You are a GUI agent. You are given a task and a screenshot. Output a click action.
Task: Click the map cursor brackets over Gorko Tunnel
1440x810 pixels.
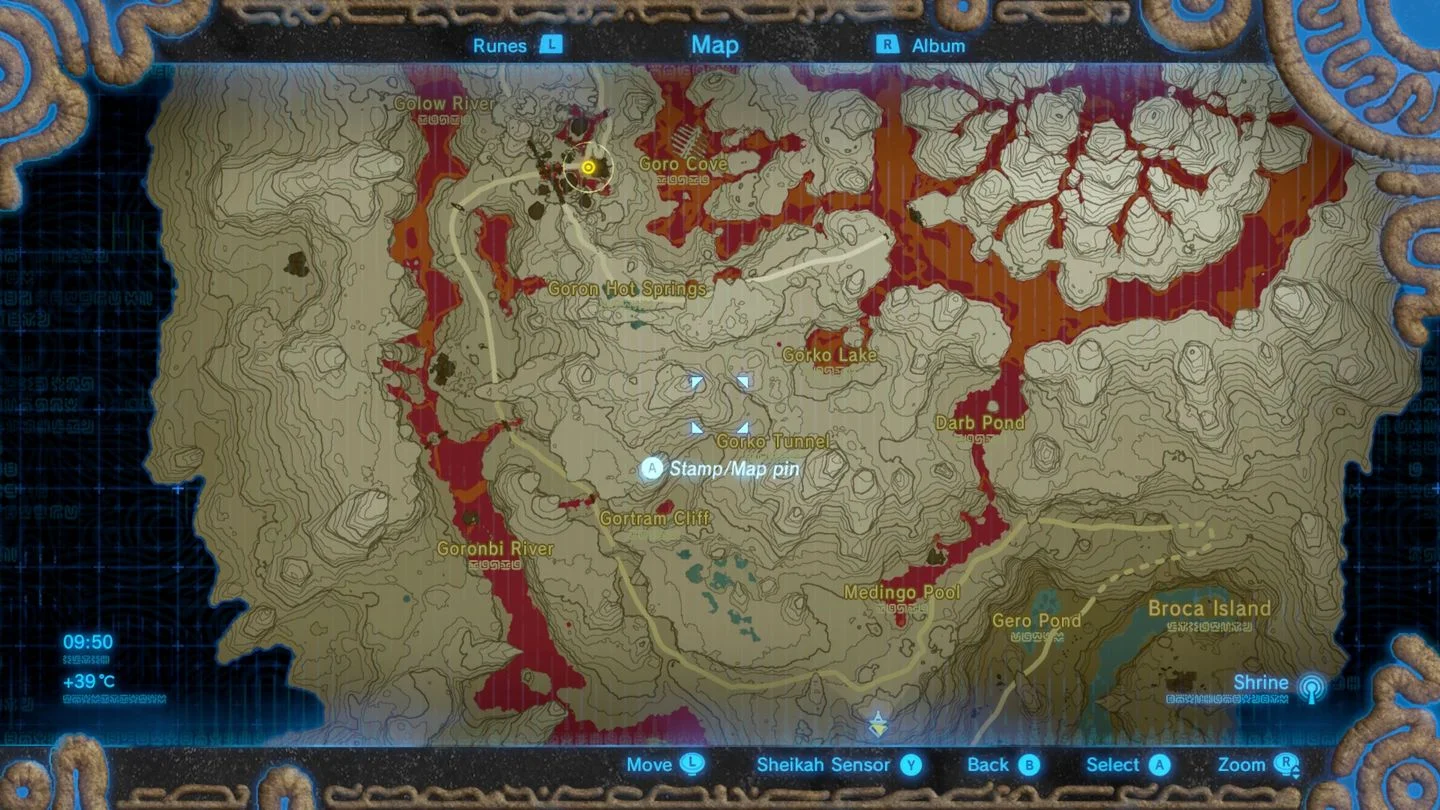click(x=720, y=403)
